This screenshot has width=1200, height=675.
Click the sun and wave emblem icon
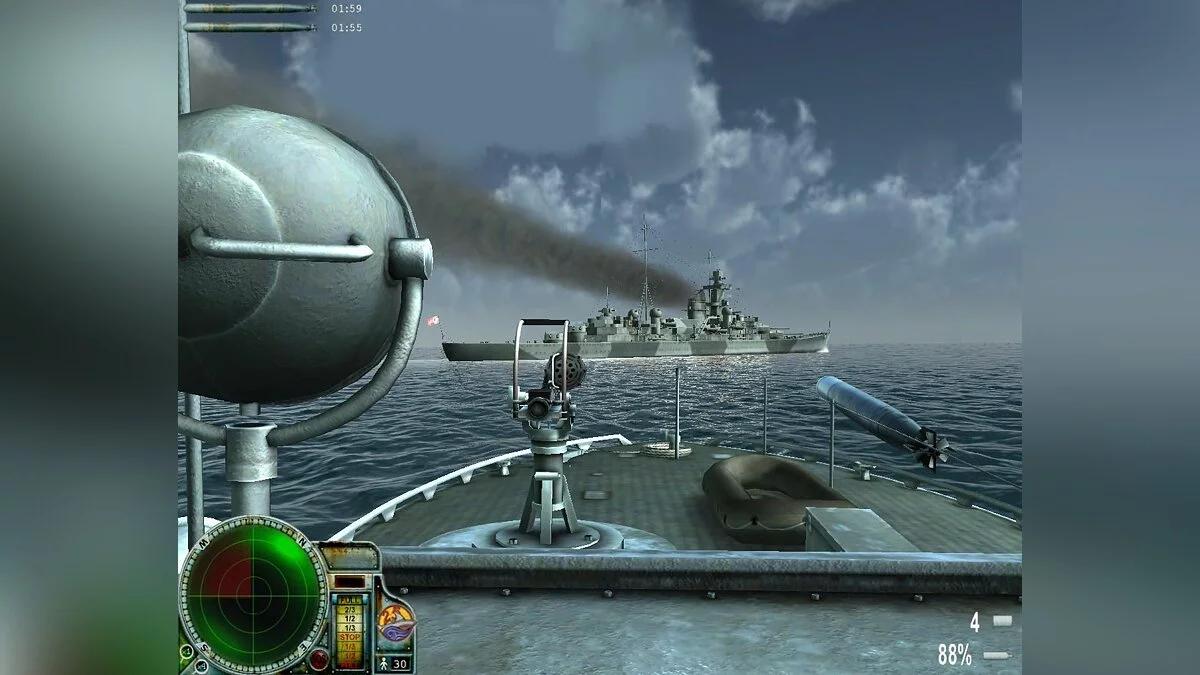click(x=397, y=621)
